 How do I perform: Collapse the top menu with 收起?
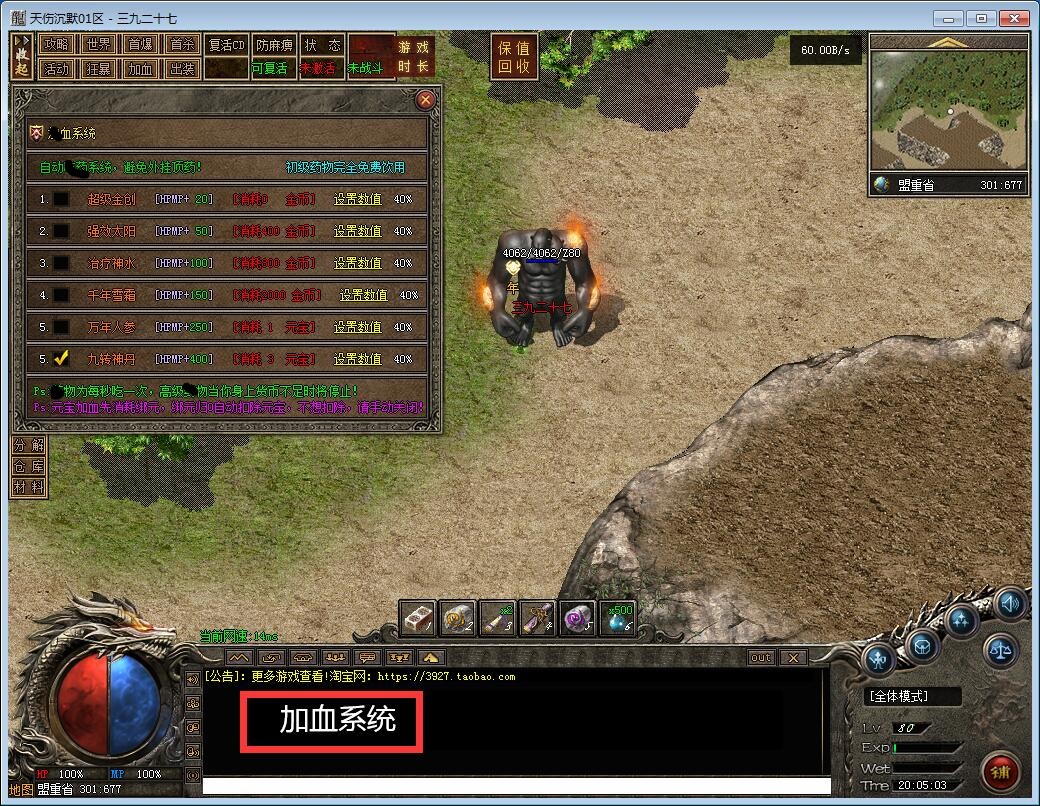pyautogui.click(x=22, y=57)
